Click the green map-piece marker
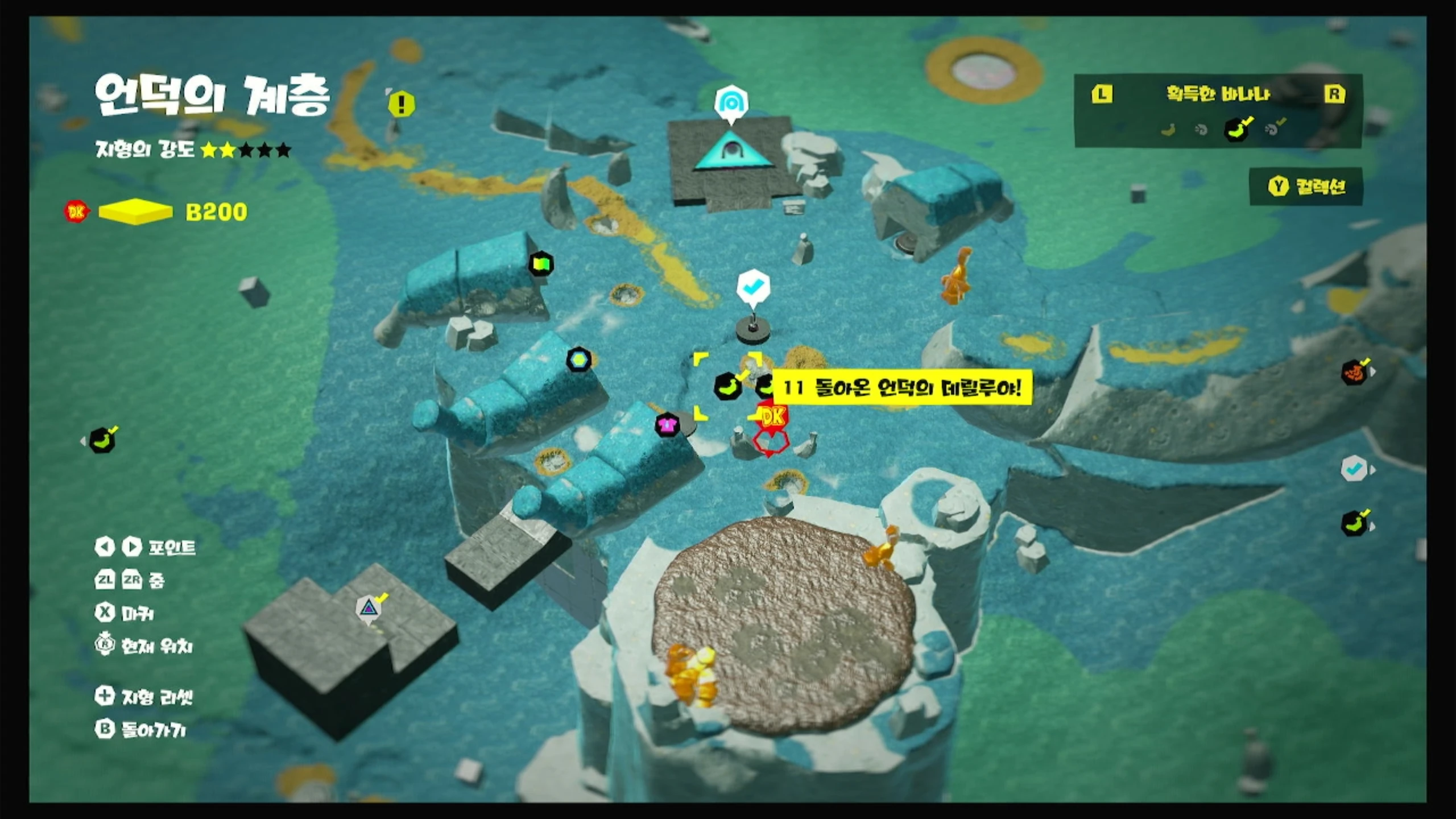This screenshot has width=1456, height=819. 541,264
